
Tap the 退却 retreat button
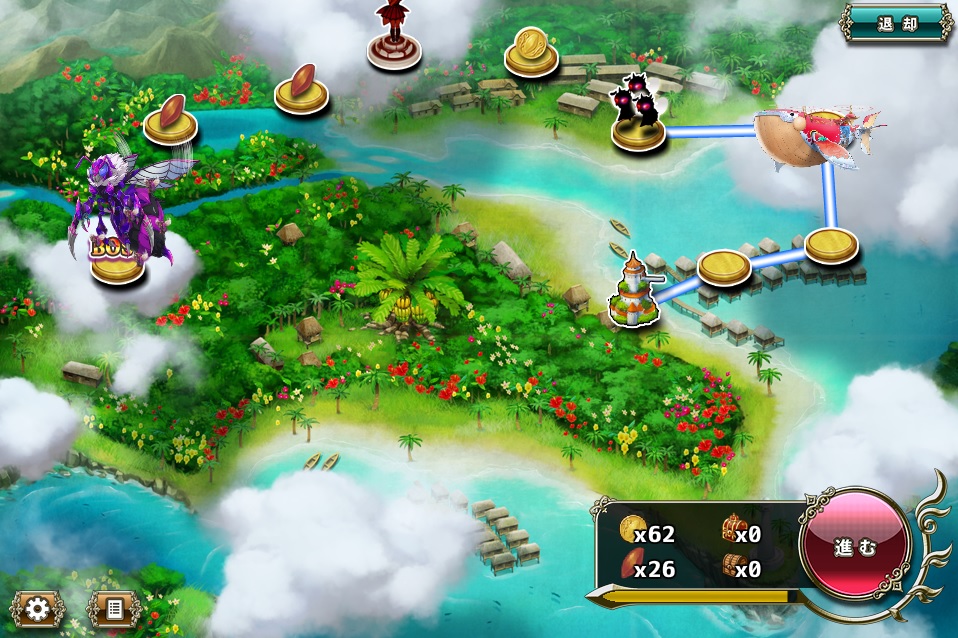point(896,23)
